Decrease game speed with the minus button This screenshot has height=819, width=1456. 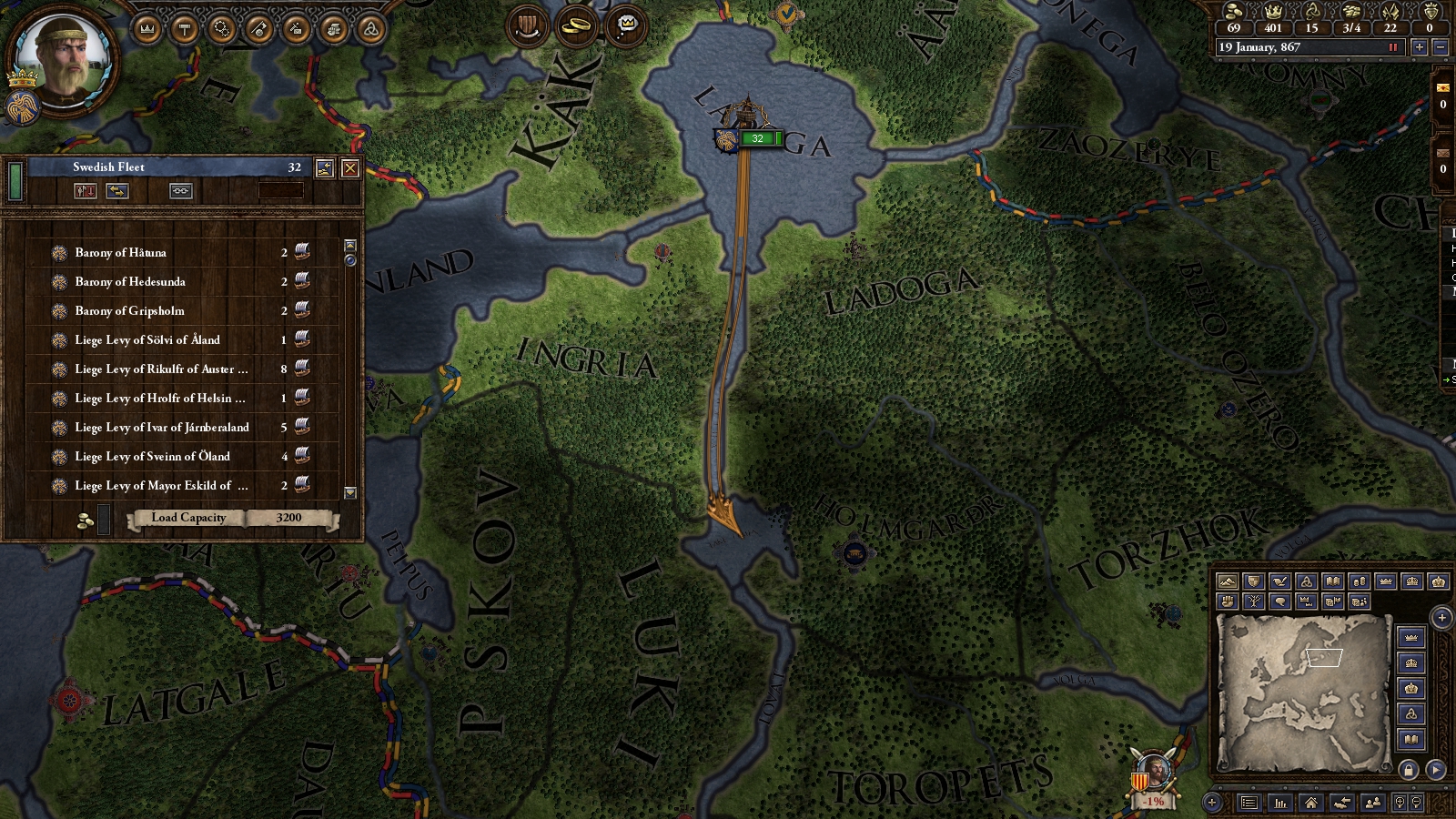pos(1440,47)
